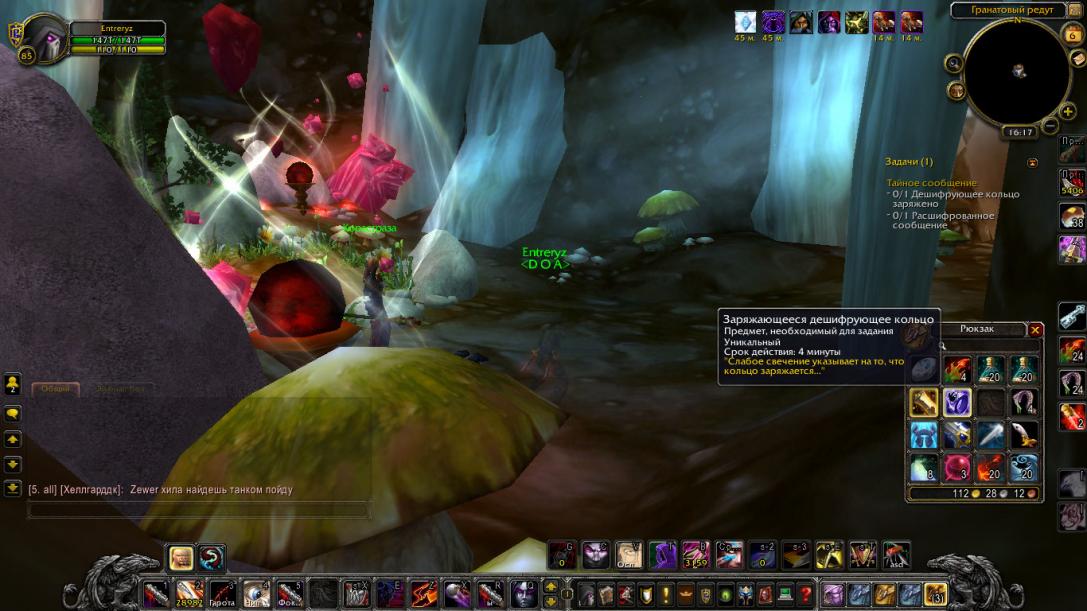
Task: Click the chat input box
Action: [198, 510]
